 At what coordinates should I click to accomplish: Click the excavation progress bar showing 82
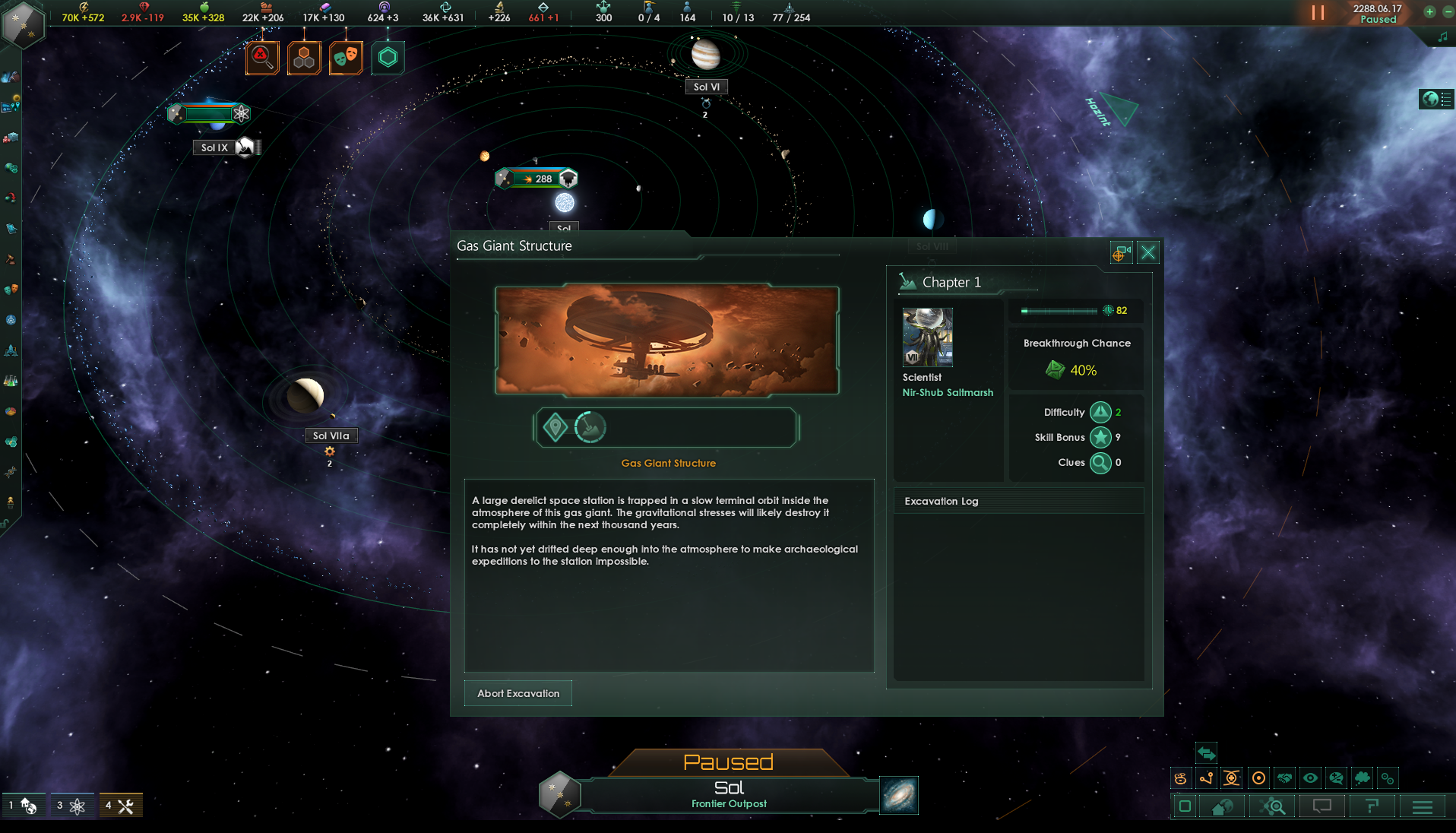click(1062, 311)
